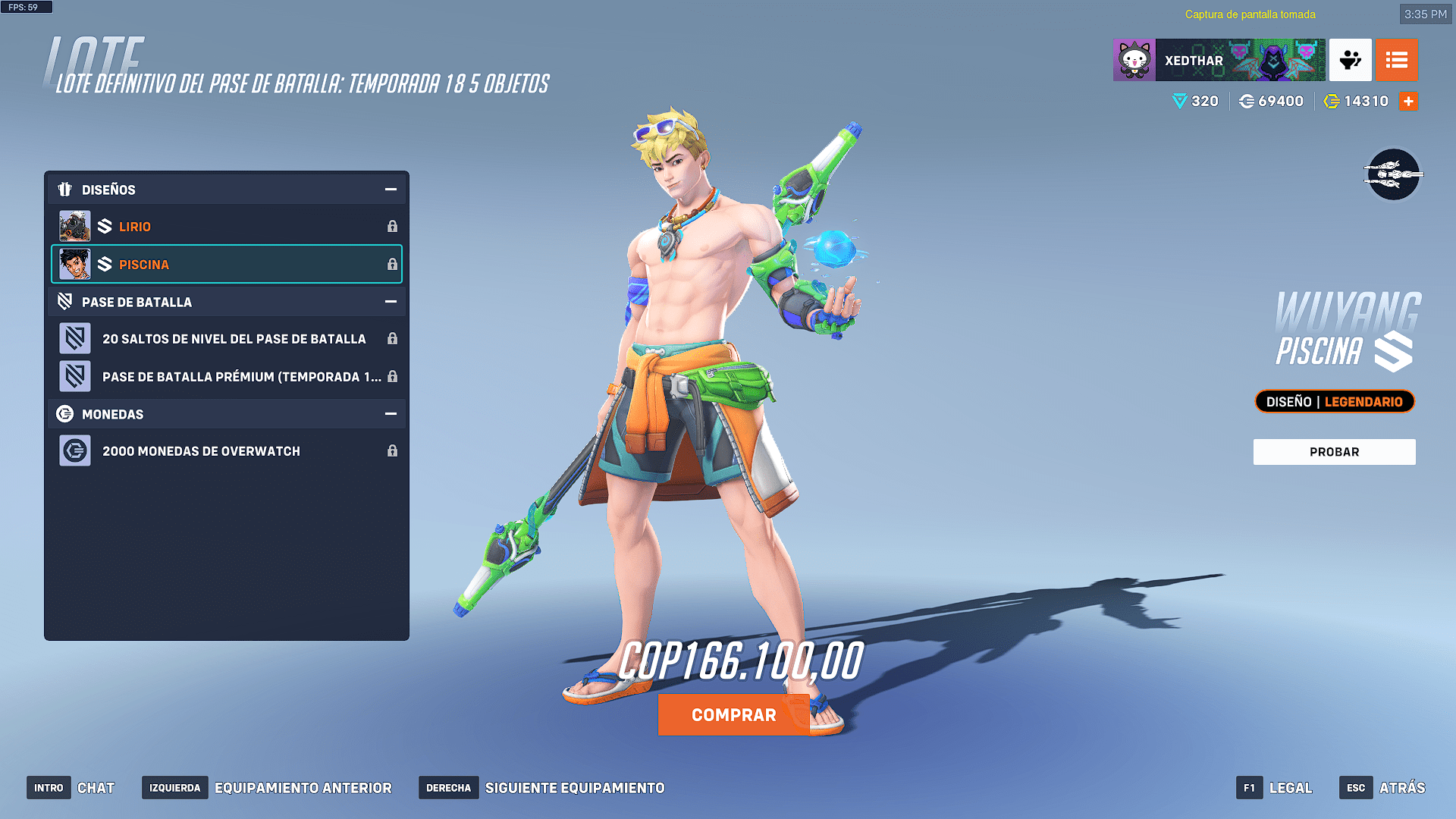The width and height of the screenshot is (1456, 819).
Task: Select the Lirio skin row
Action: pos(226,227)
